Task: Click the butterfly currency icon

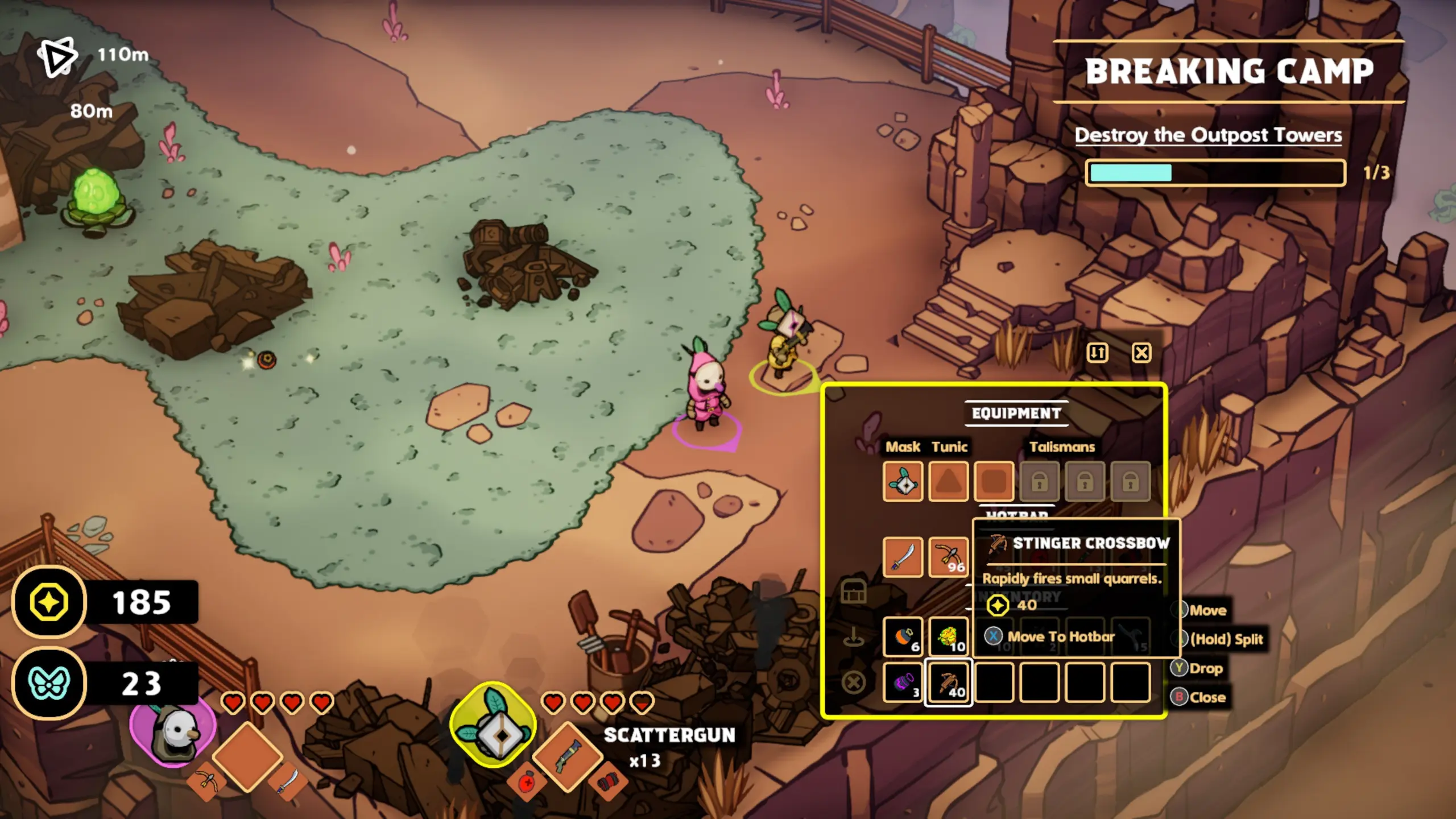Action: (x=49, y=683)
